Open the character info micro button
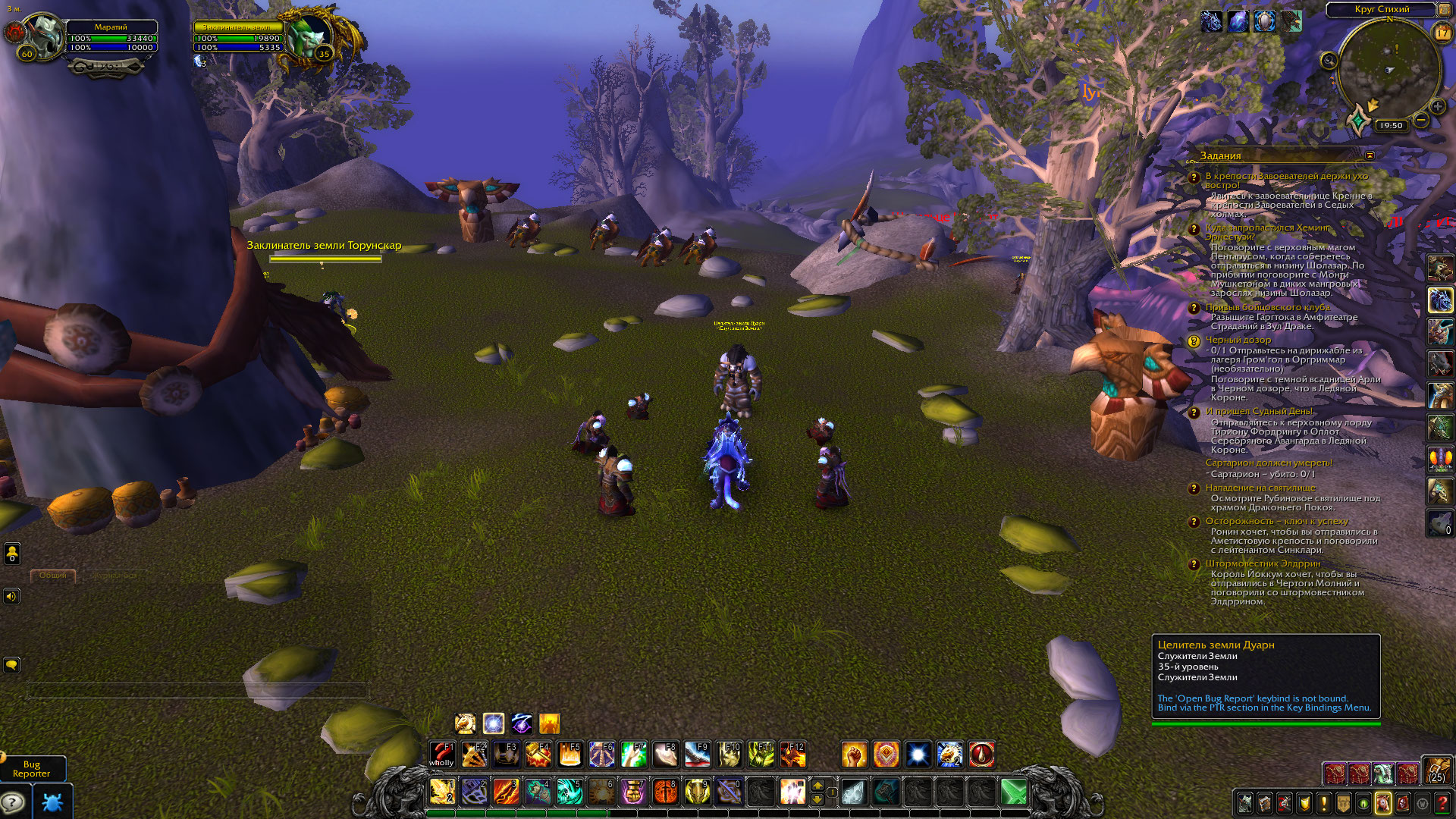The width and height of the screenshot is (1456, 819). tap(1245, 802)
